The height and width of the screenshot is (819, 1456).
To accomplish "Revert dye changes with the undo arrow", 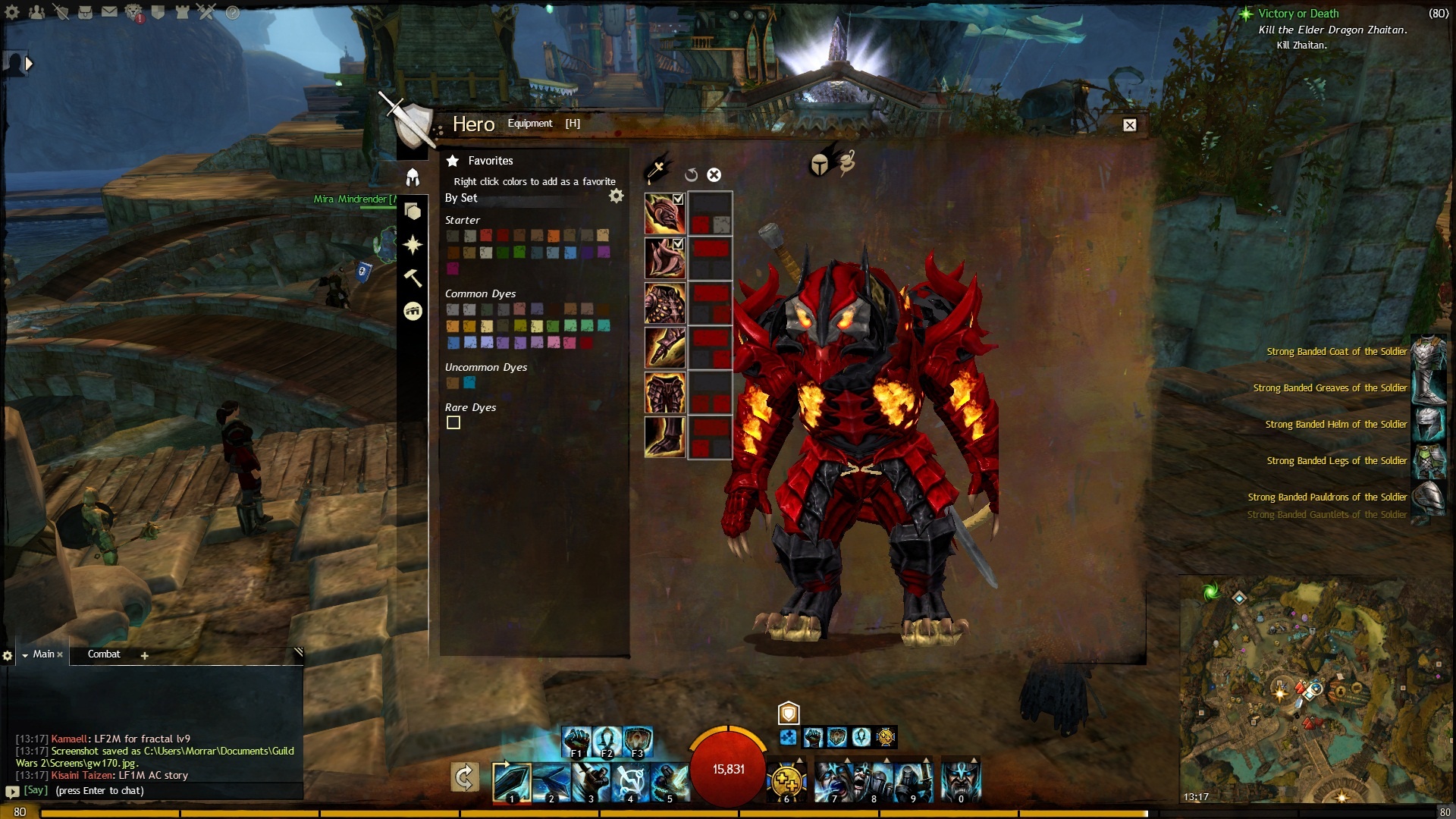I will coord(691,175).
